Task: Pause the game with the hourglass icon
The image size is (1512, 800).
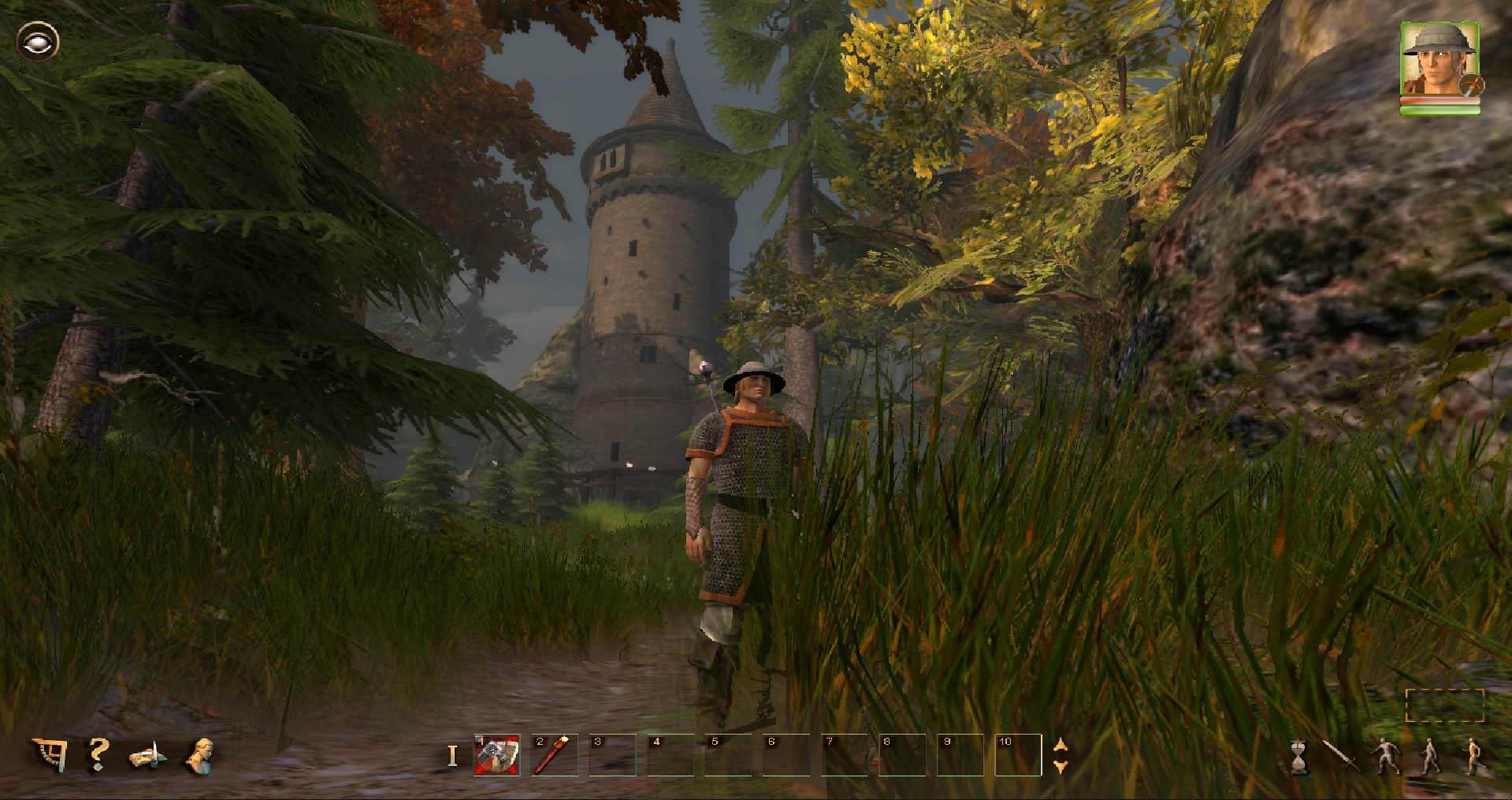Action: (x=1298, y=757)
